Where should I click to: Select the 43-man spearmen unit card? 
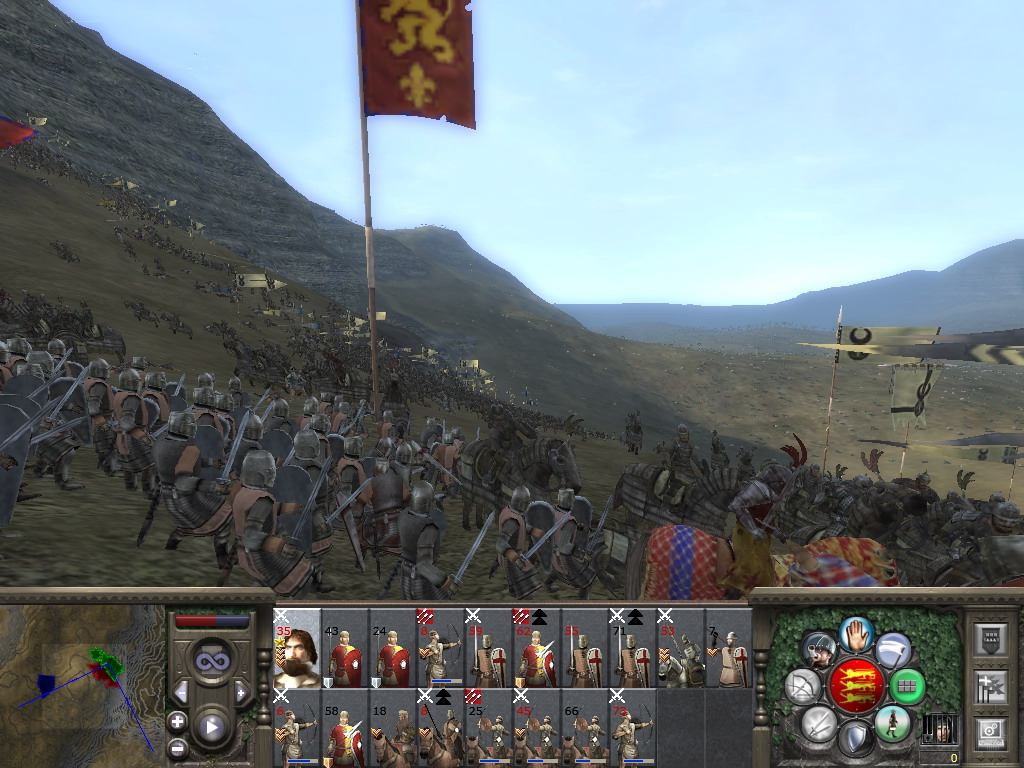click(345, 648)
